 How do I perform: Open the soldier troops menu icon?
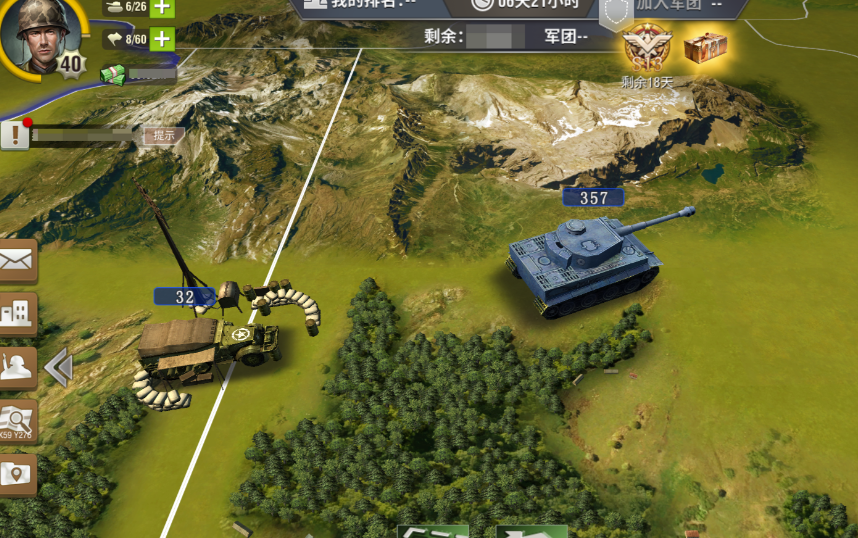[x=18, y=368]
